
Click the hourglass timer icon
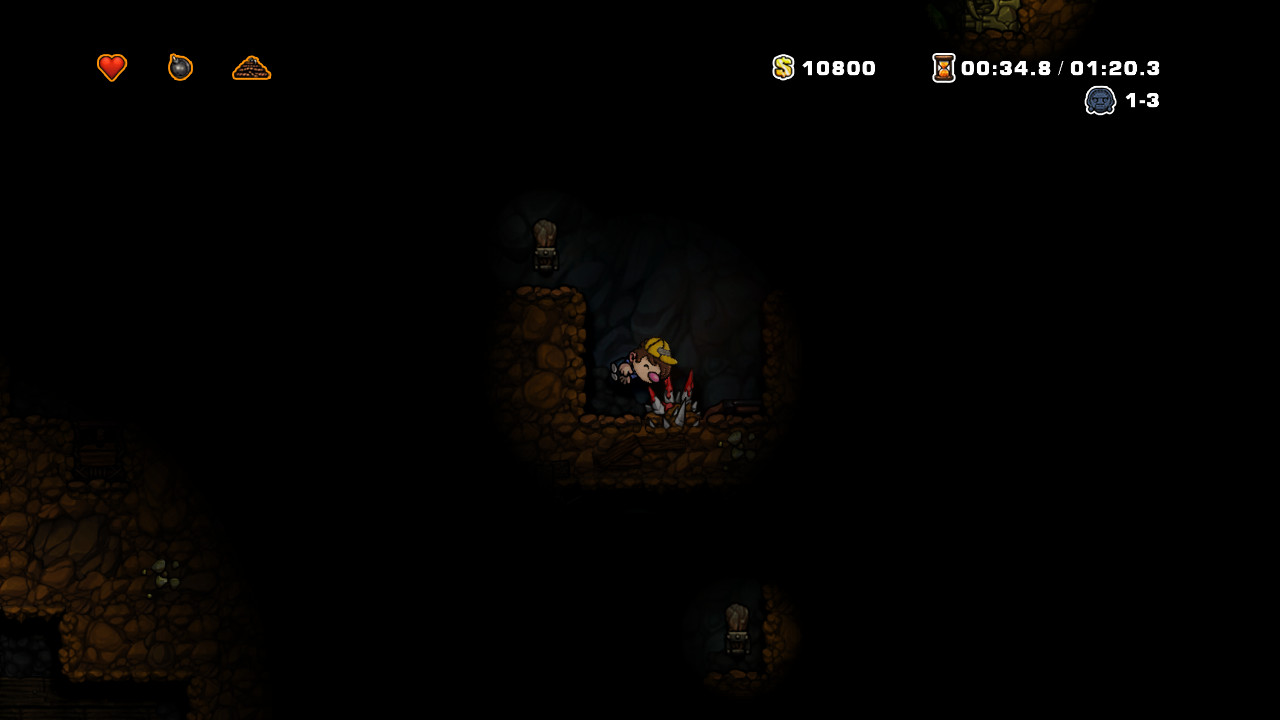click(x=942, y=68)
